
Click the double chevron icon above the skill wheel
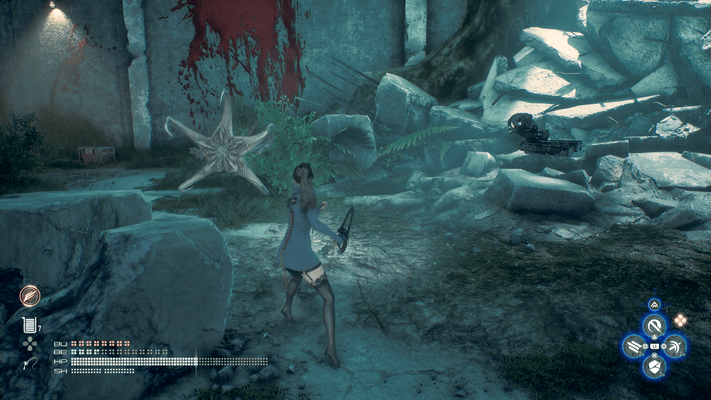[654, 304]
